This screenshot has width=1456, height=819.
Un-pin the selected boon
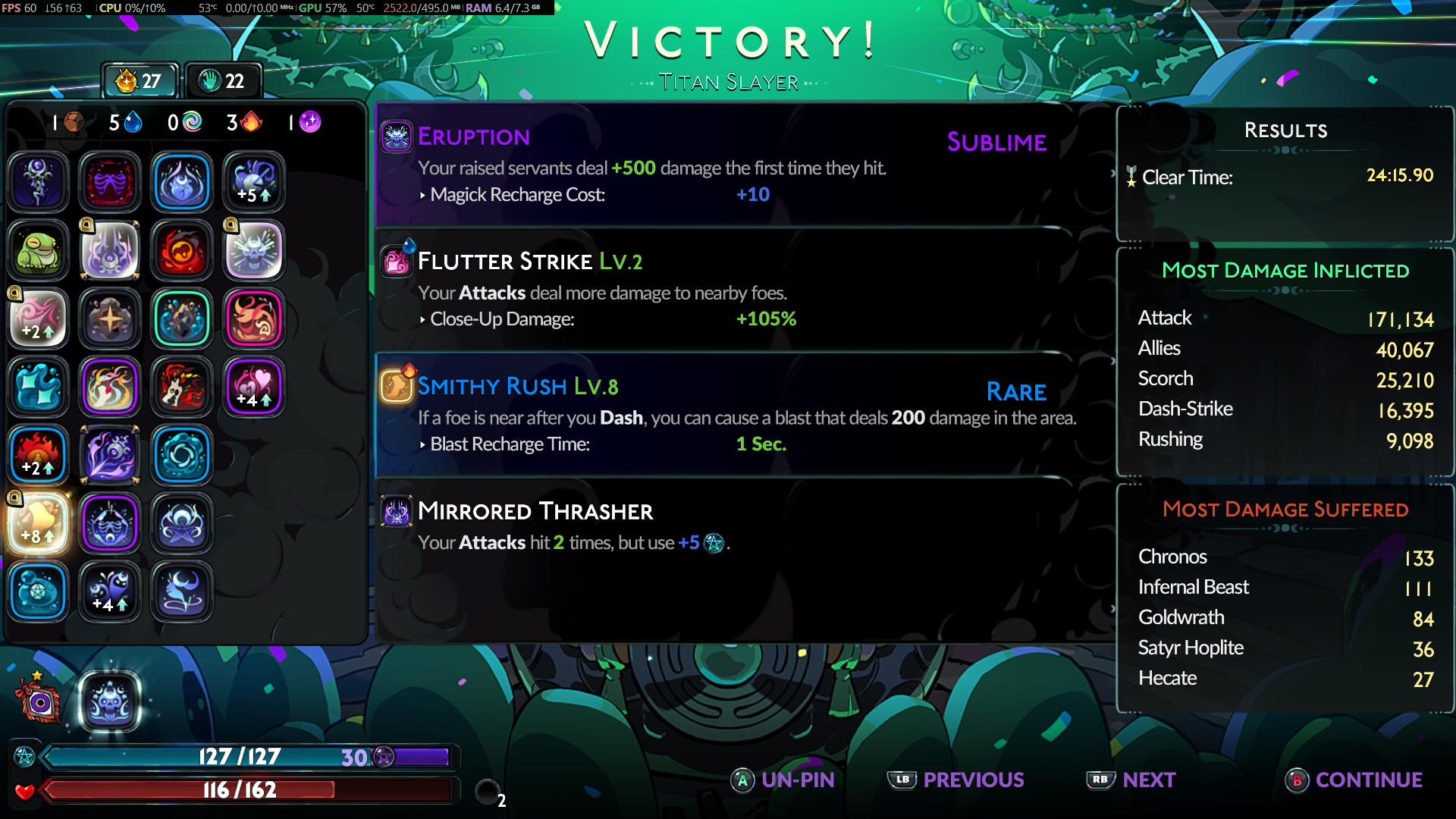783,780
